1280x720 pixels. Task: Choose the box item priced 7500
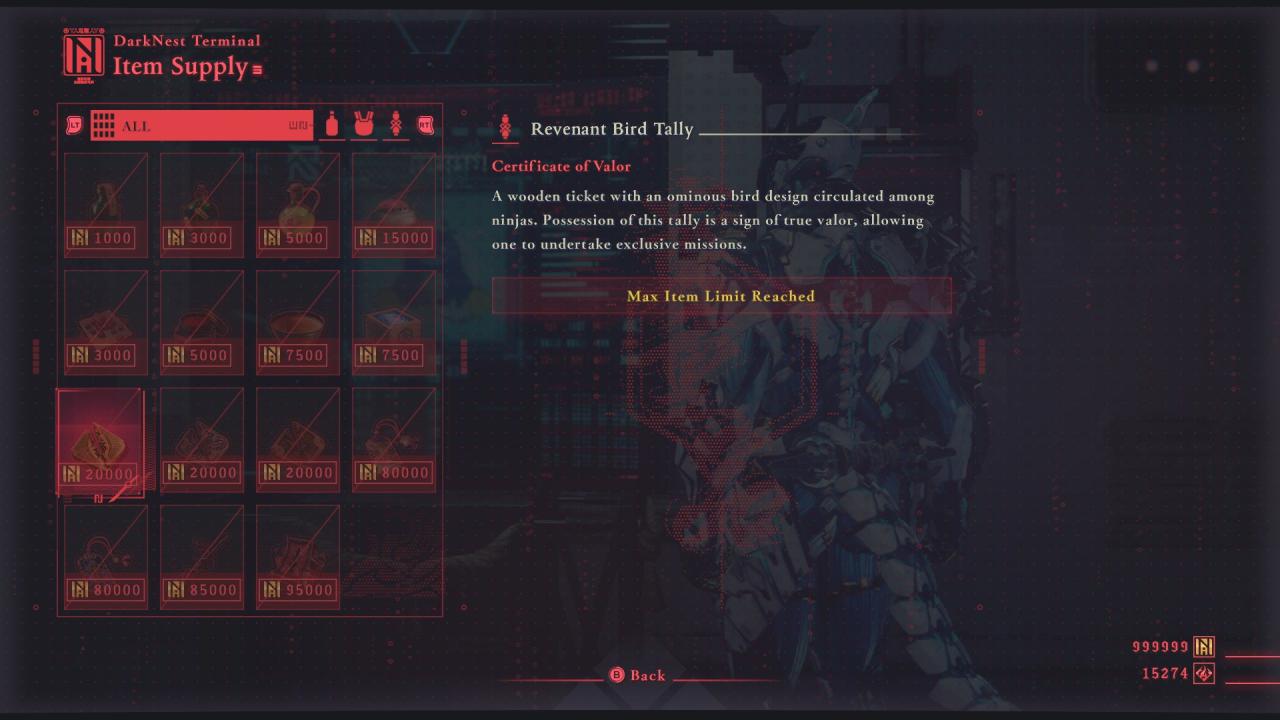(394, 322)
